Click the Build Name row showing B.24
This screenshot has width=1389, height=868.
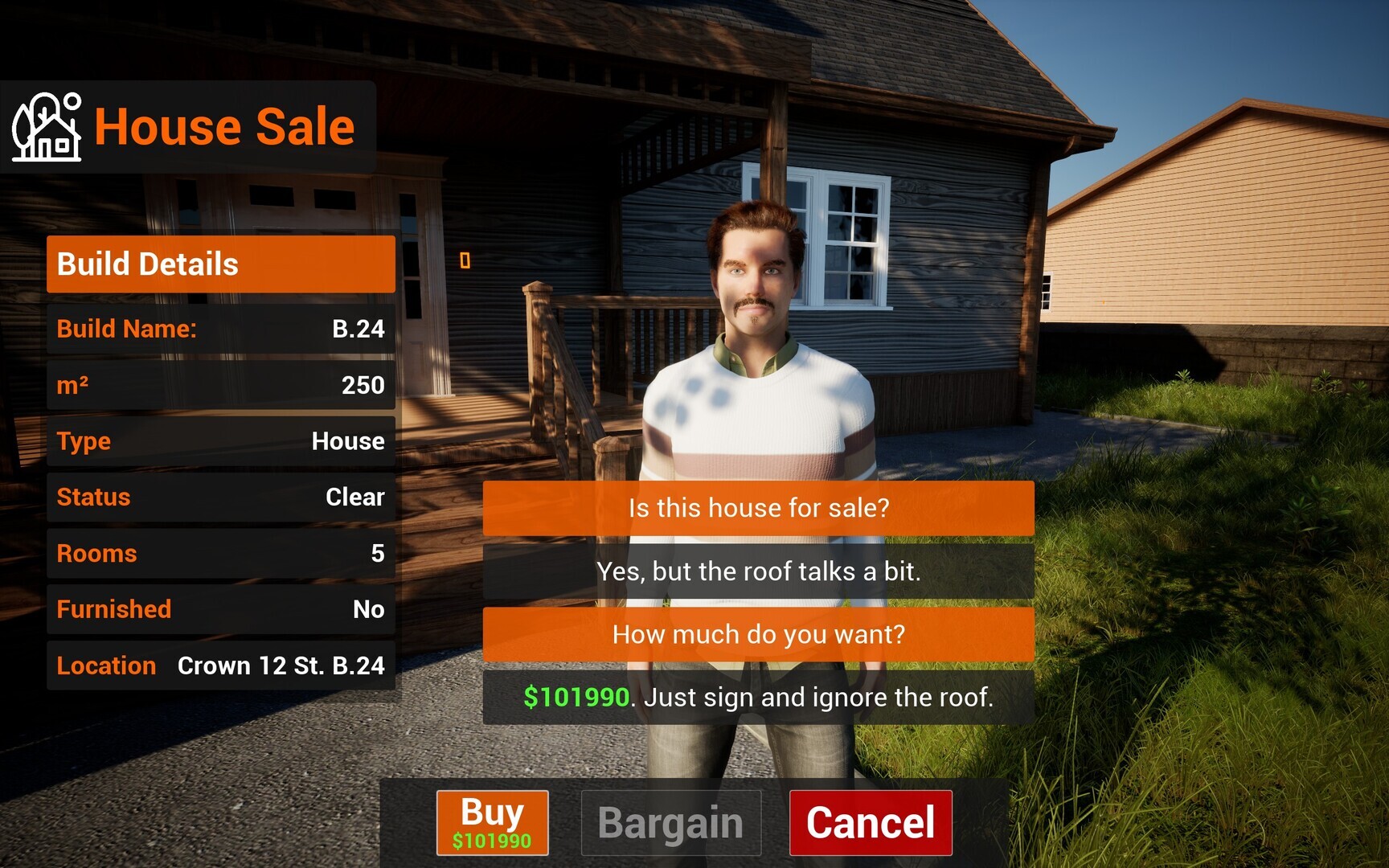(220, 329)
